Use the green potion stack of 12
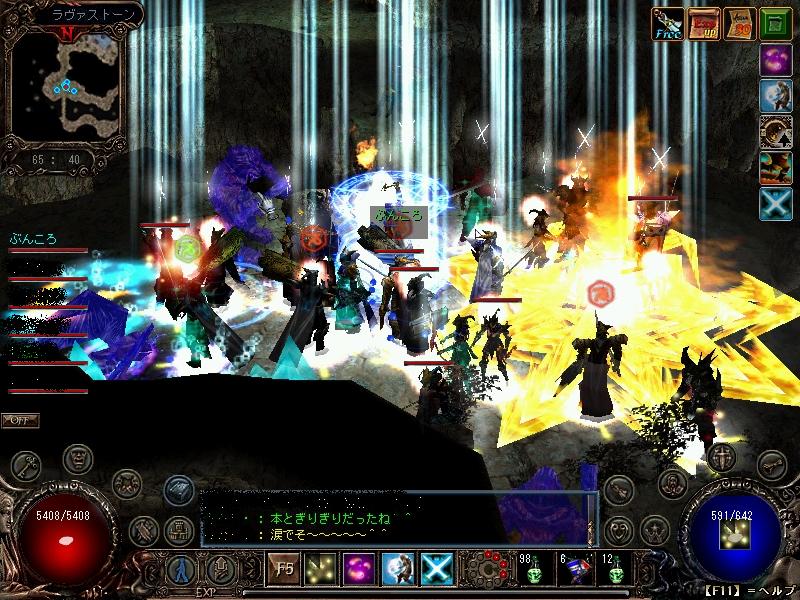This screenshot has height=600, width=800. (615, 570)
